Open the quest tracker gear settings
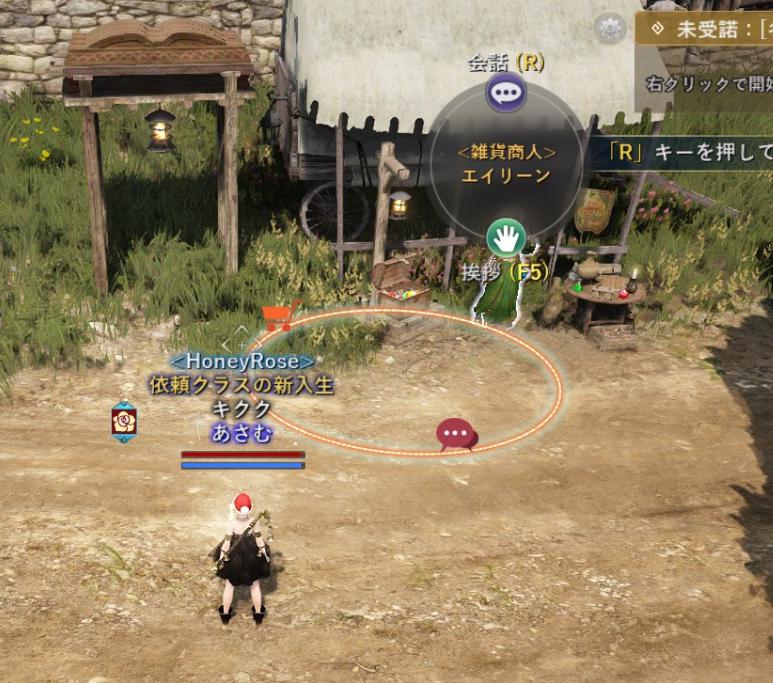Image resolution: width=773 pixels, height=683 pixels. click(609, 29)
